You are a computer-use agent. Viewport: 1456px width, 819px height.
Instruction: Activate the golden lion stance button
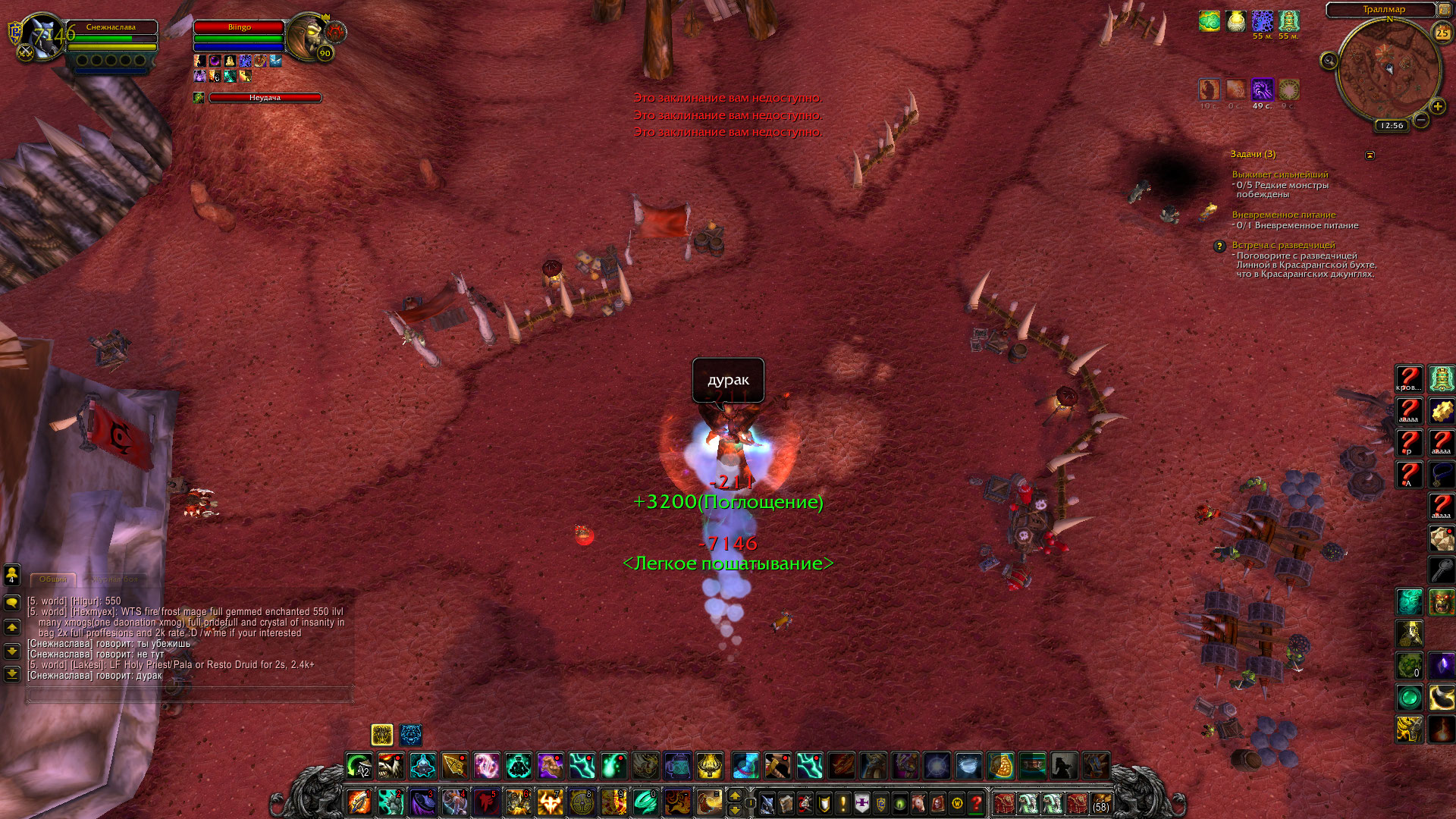click(x=381, y=734)
